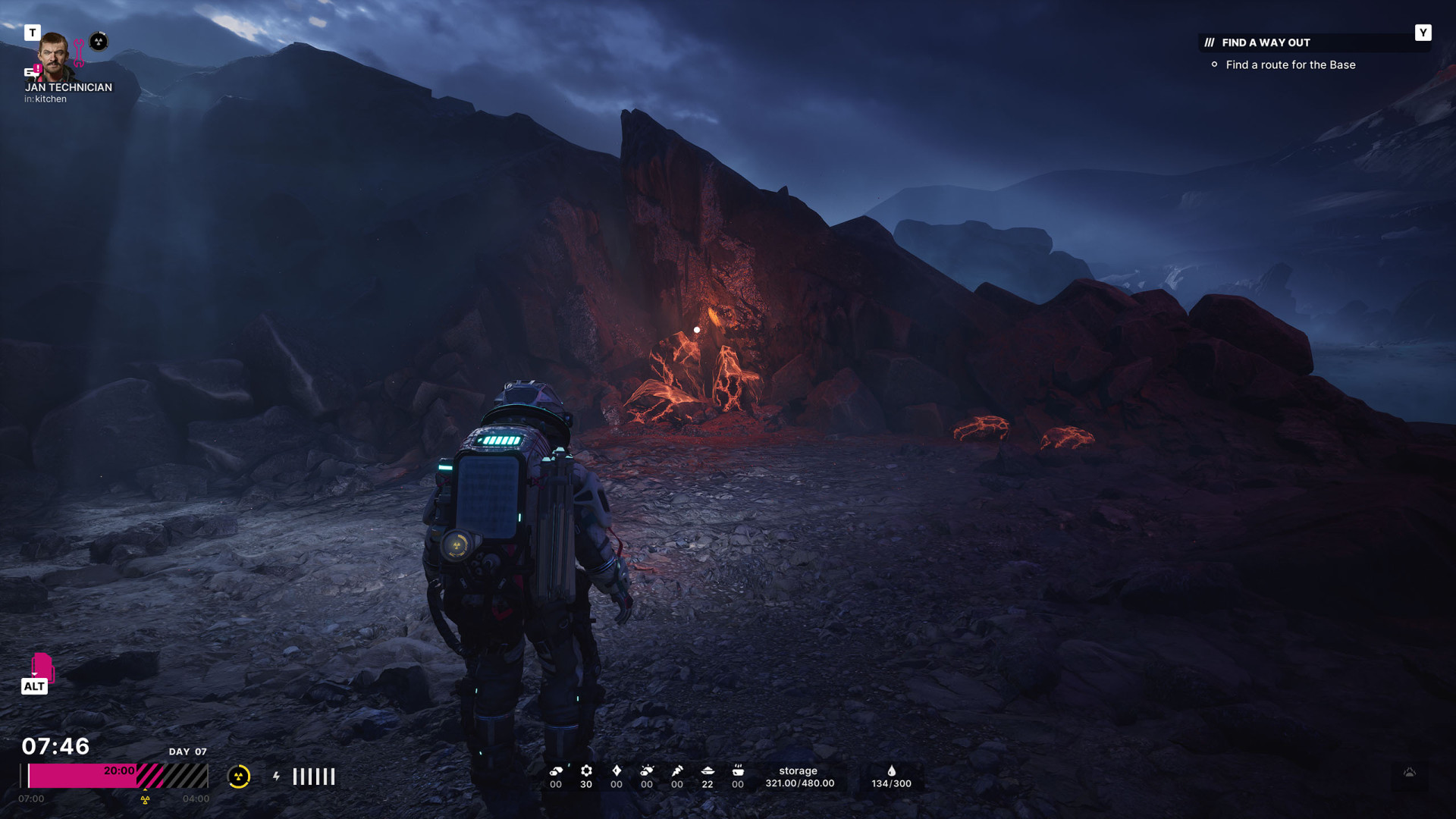Select the carrot food resource icon

tap(677, 770)
